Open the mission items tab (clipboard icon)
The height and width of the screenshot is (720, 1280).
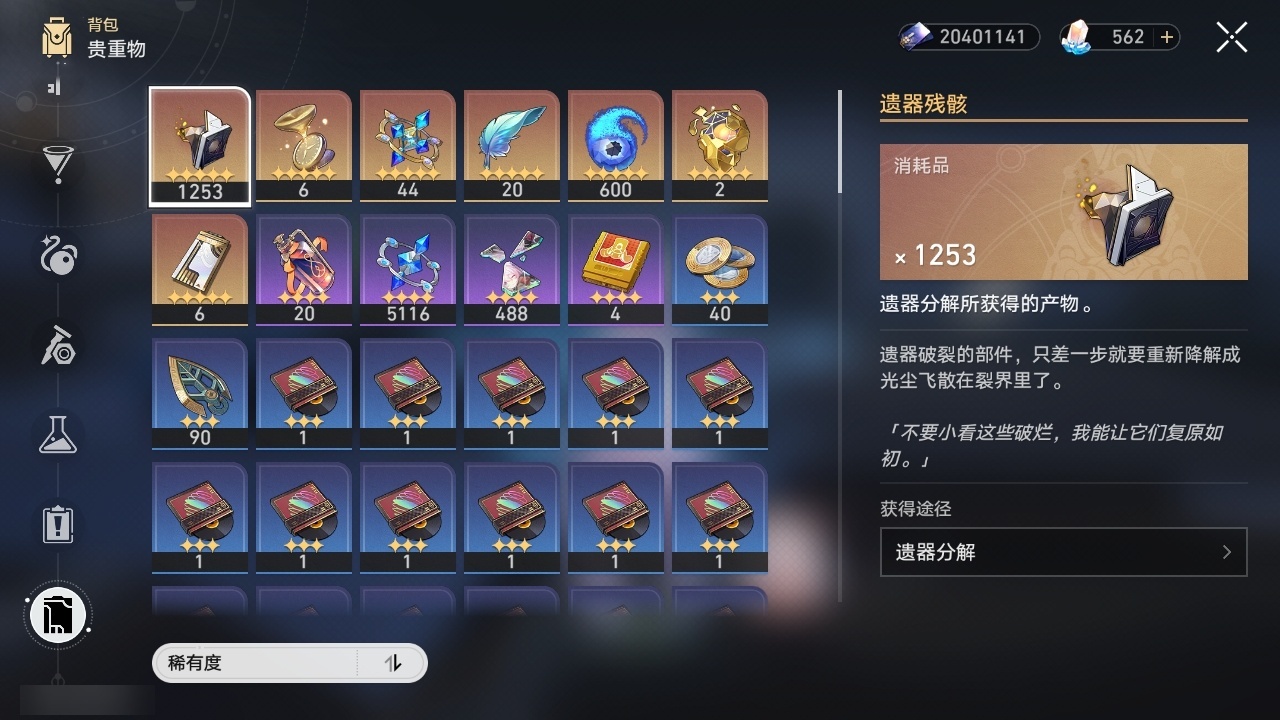(57, 525)
